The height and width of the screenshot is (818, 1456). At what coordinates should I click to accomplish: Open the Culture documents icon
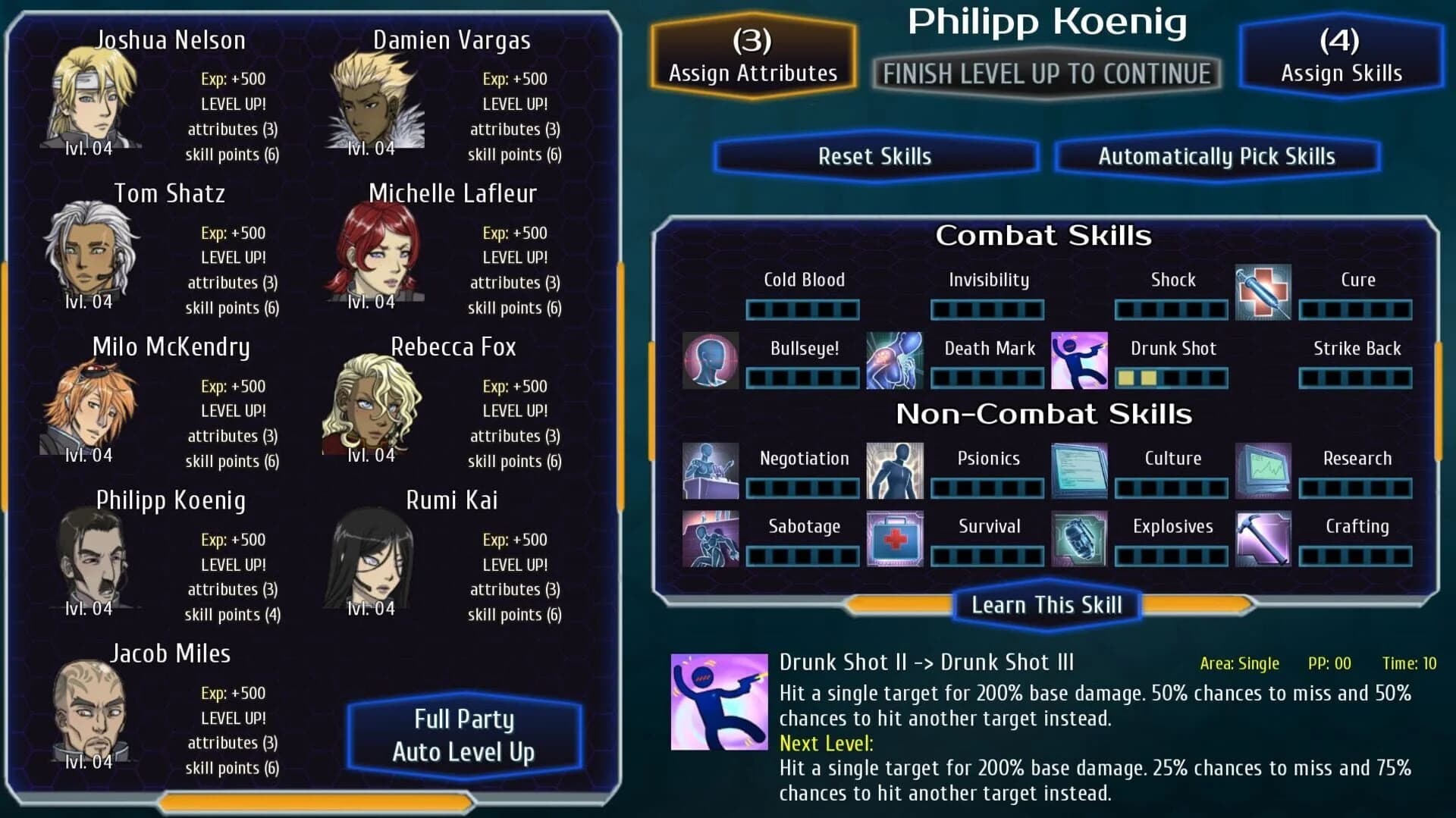(1079, 470)
